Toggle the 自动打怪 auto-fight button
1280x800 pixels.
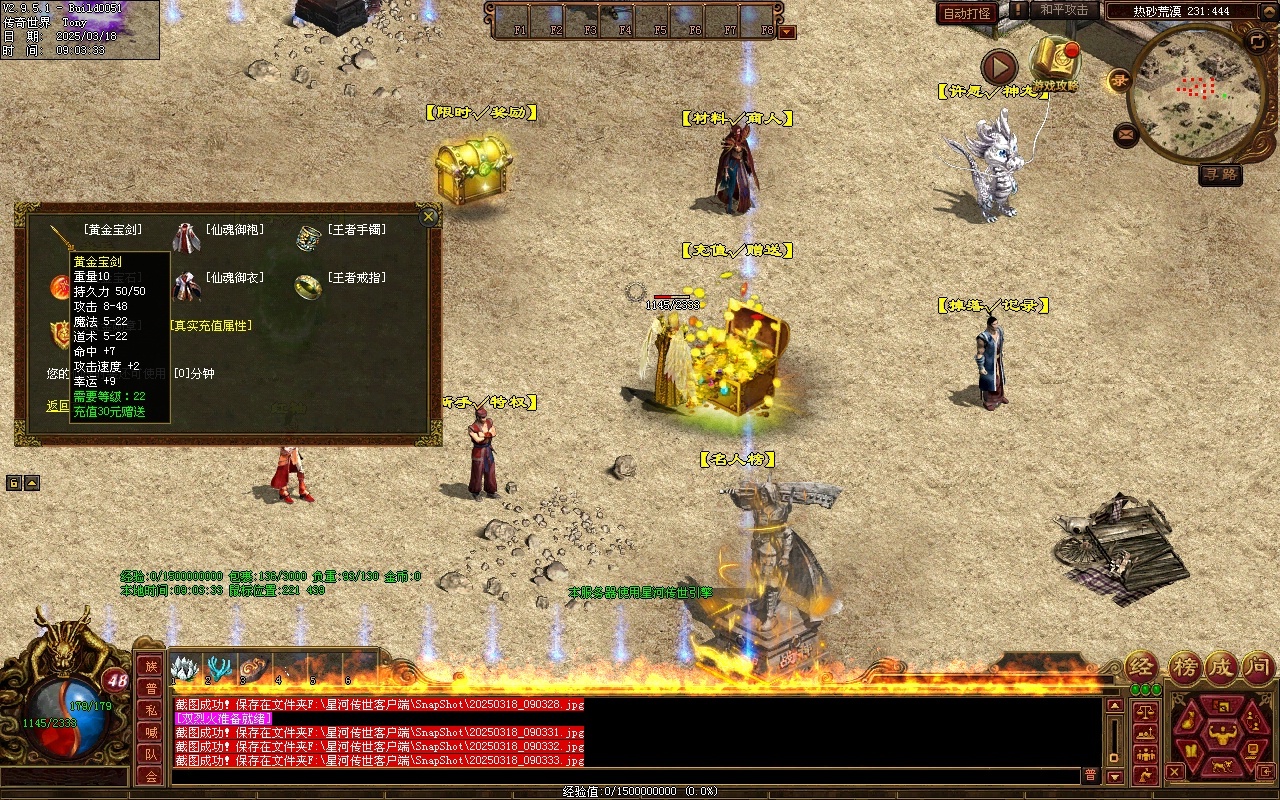coord(967,13)
